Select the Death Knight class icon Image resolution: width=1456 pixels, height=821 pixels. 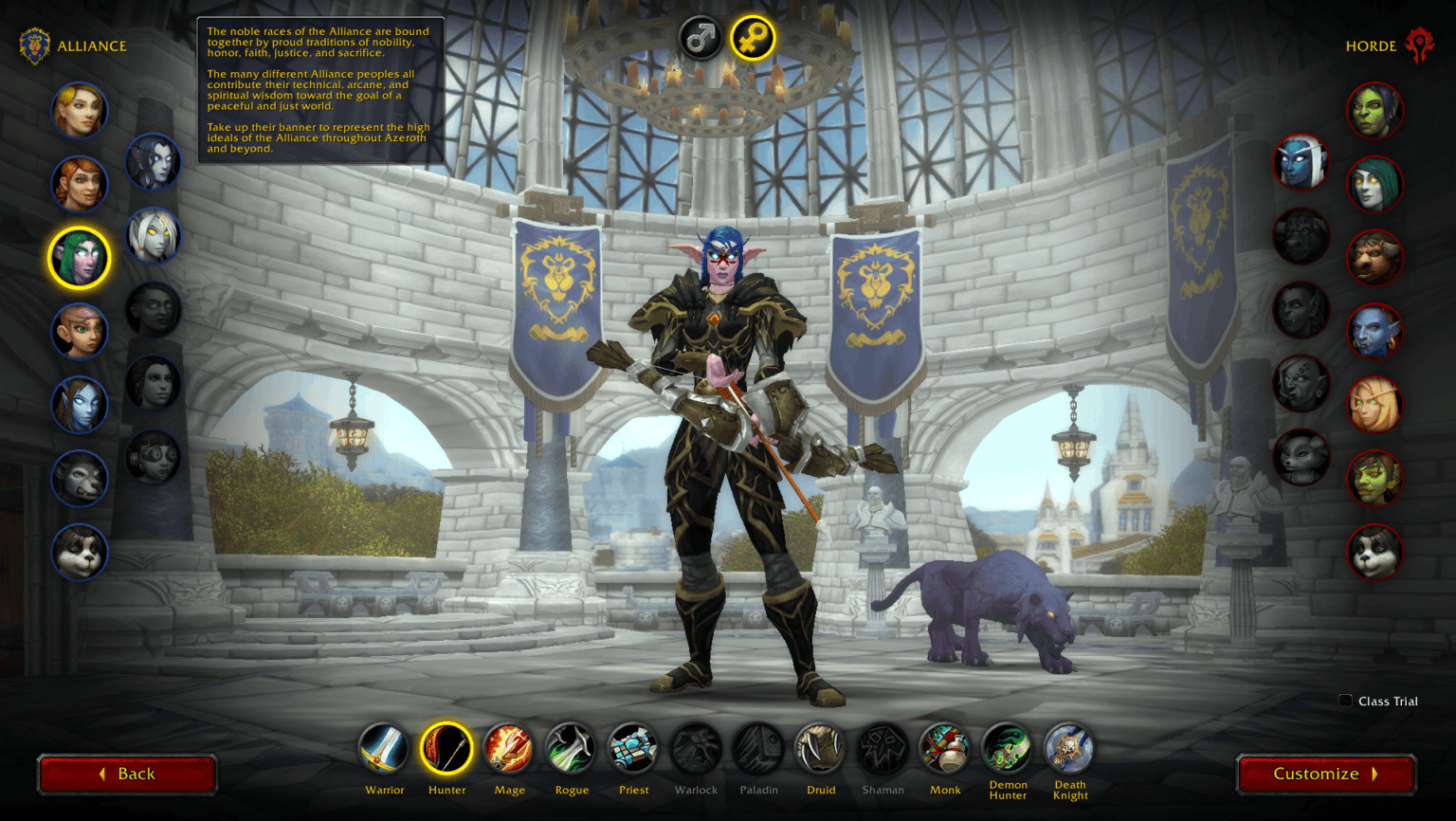click(1069, 748)
